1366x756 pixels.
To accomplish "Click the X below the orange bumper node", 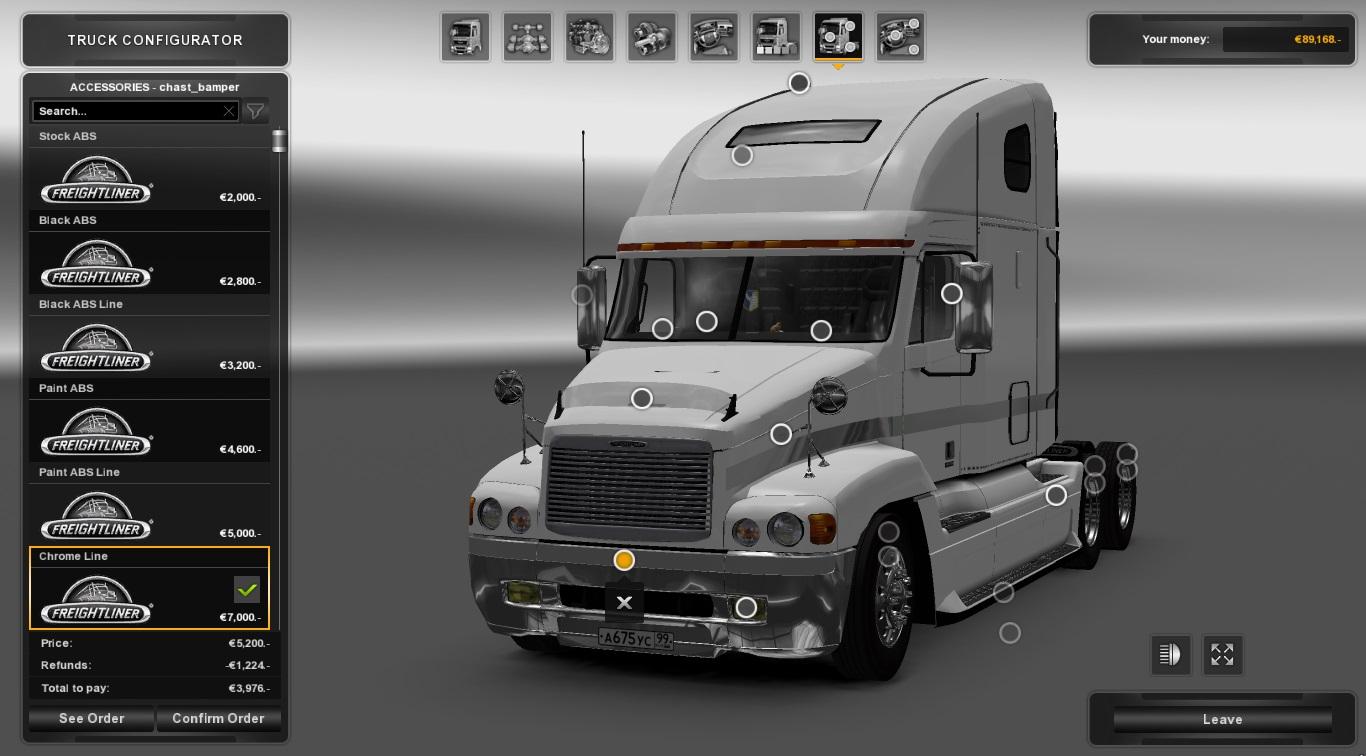I will tap(624, 602).
